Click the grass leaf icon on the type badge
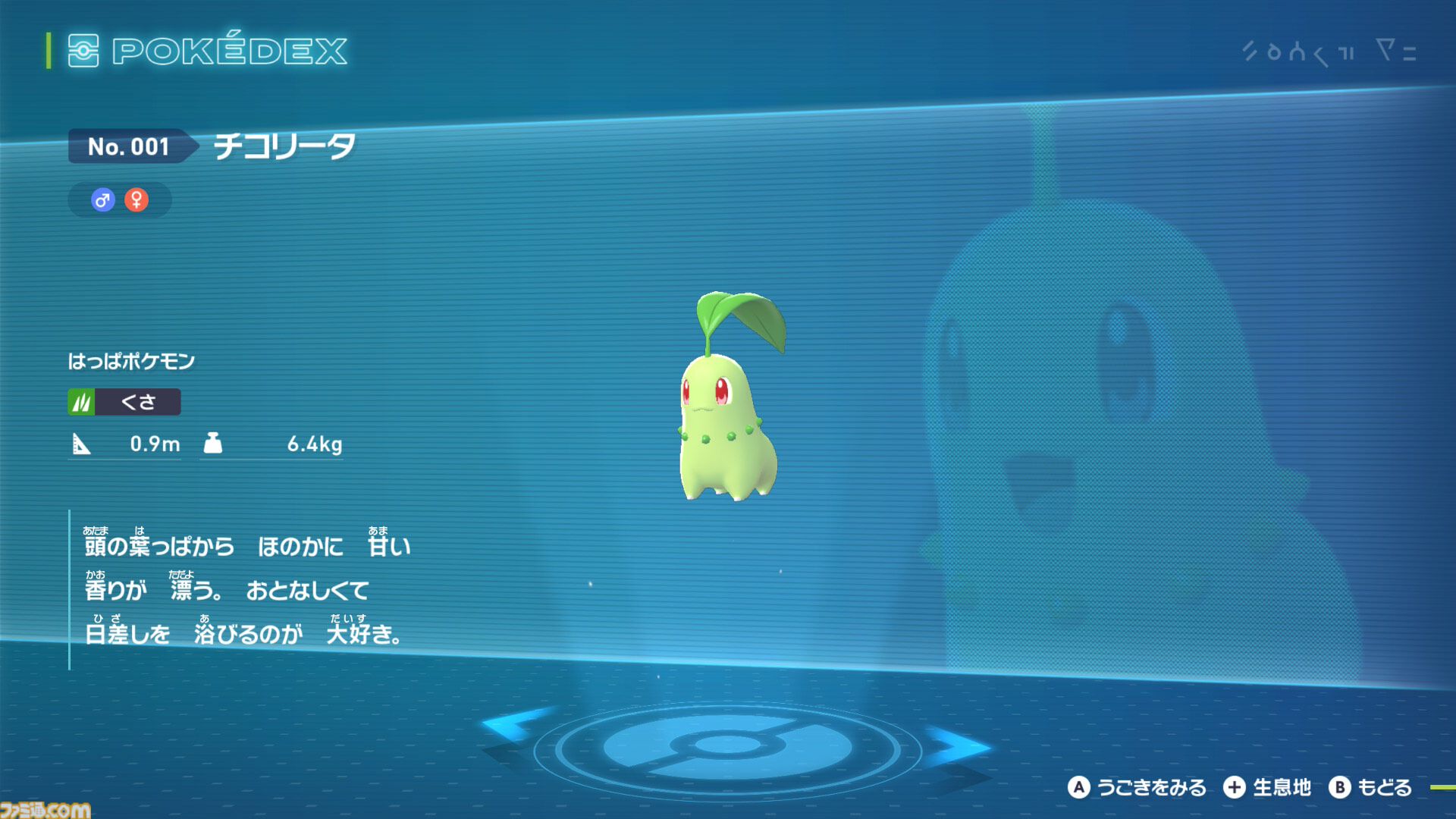Screen dimensions: 1456x819 [x=83, y=402]
